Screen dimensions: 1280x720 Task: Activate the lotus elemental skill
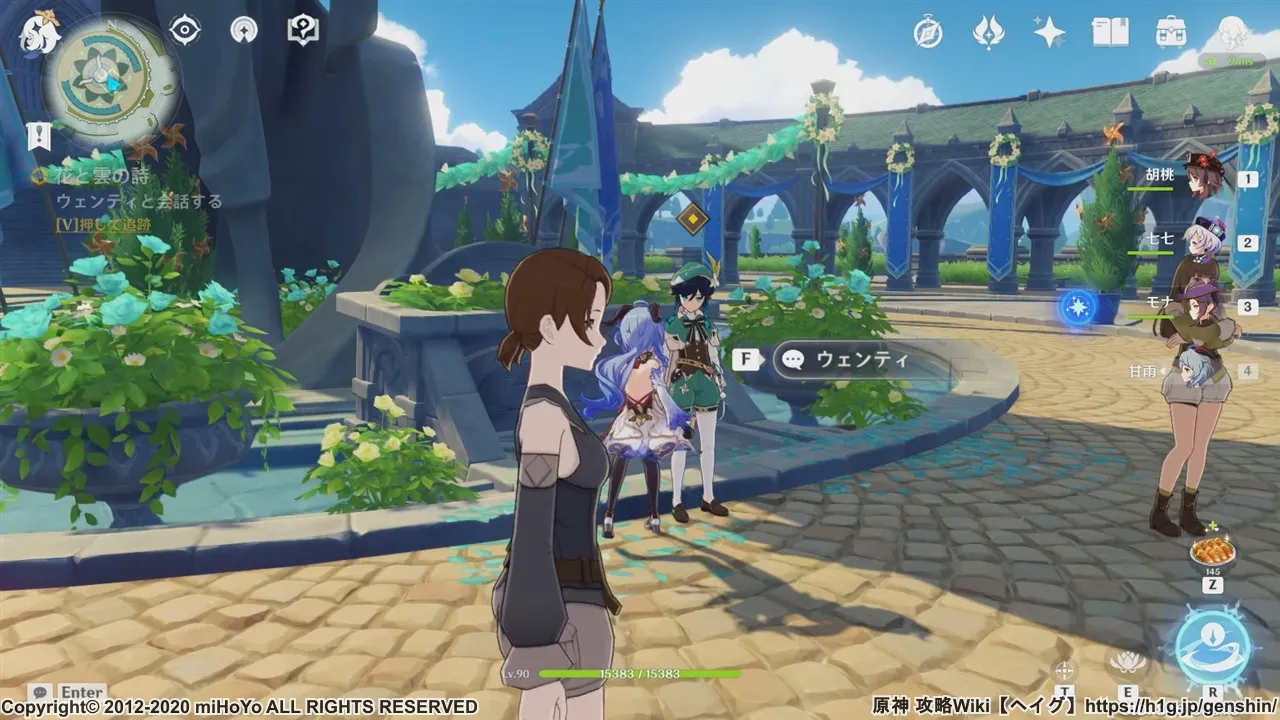[x=1127, y=661]
